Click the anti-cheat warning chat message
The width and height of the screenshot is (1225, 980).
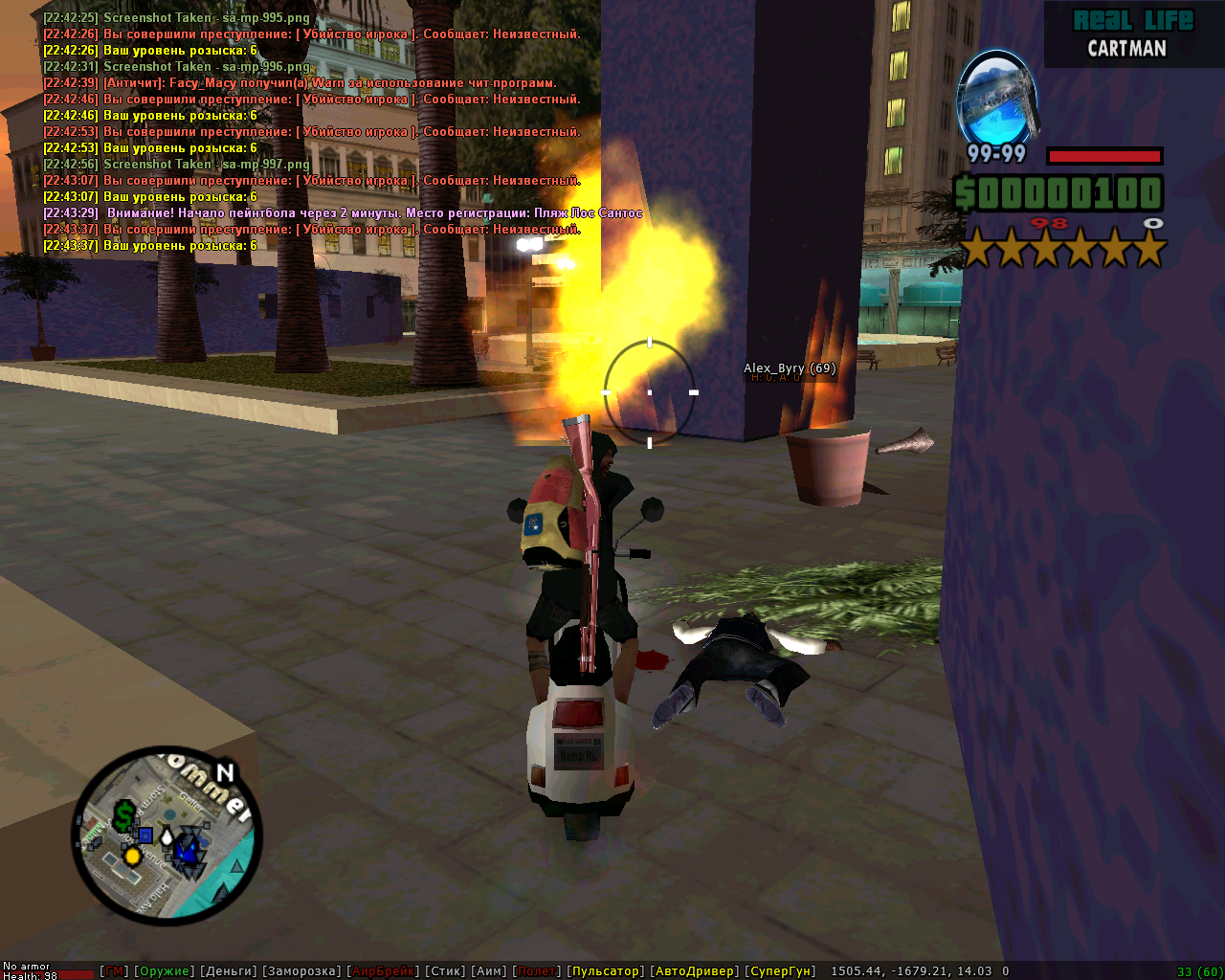click(x=300, y=83)
